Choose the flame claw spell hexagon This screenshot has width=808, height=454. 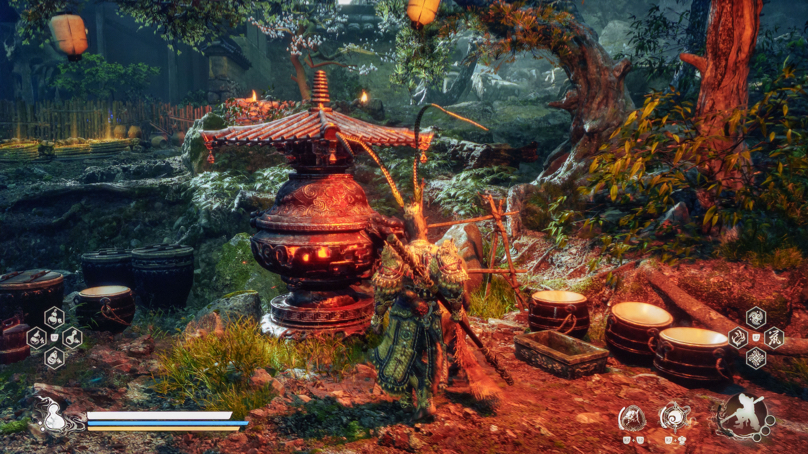tap(739, 338)
